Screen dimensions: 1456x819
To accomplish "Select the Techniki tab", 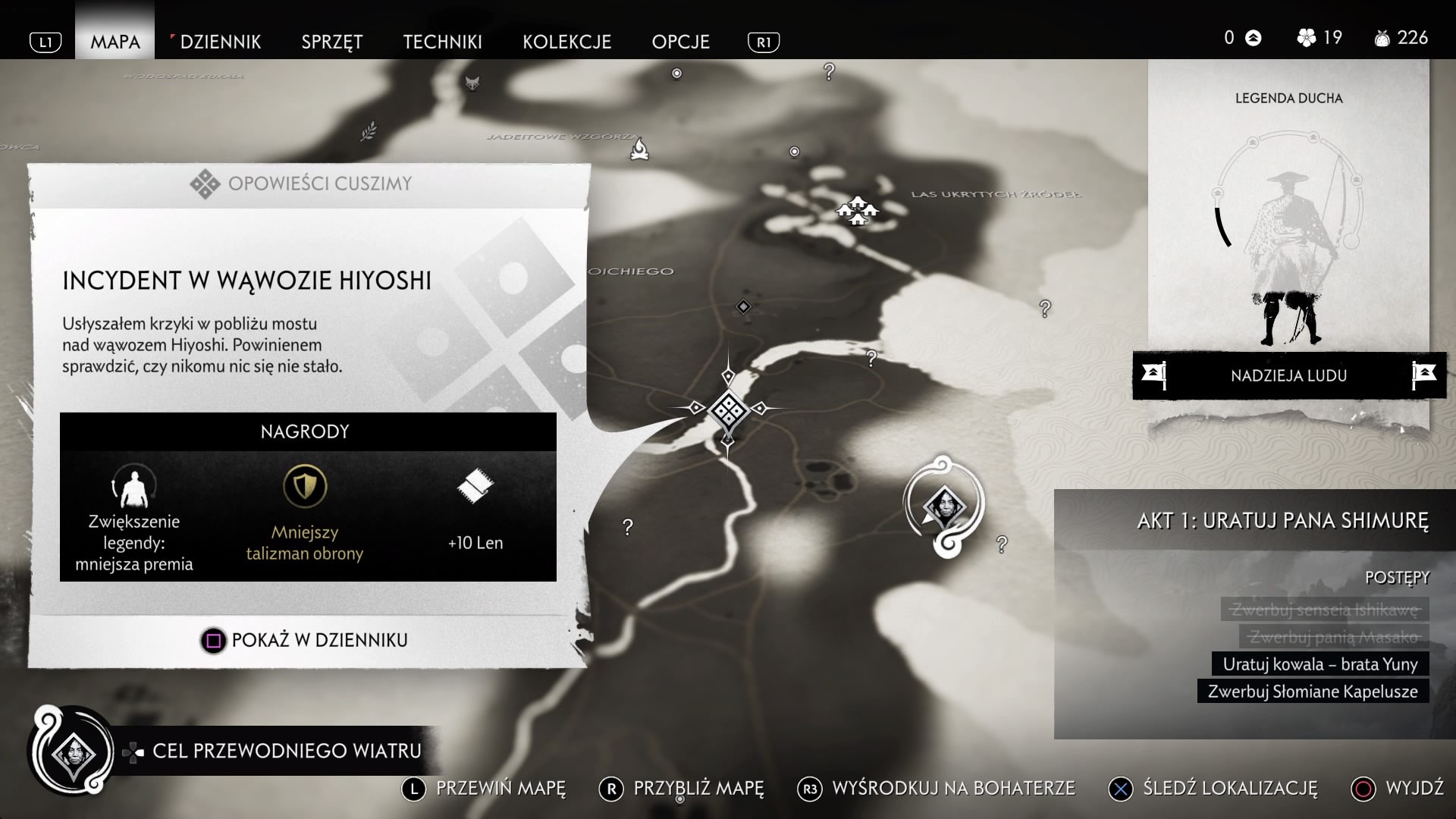I will click(x=443, y=42).
